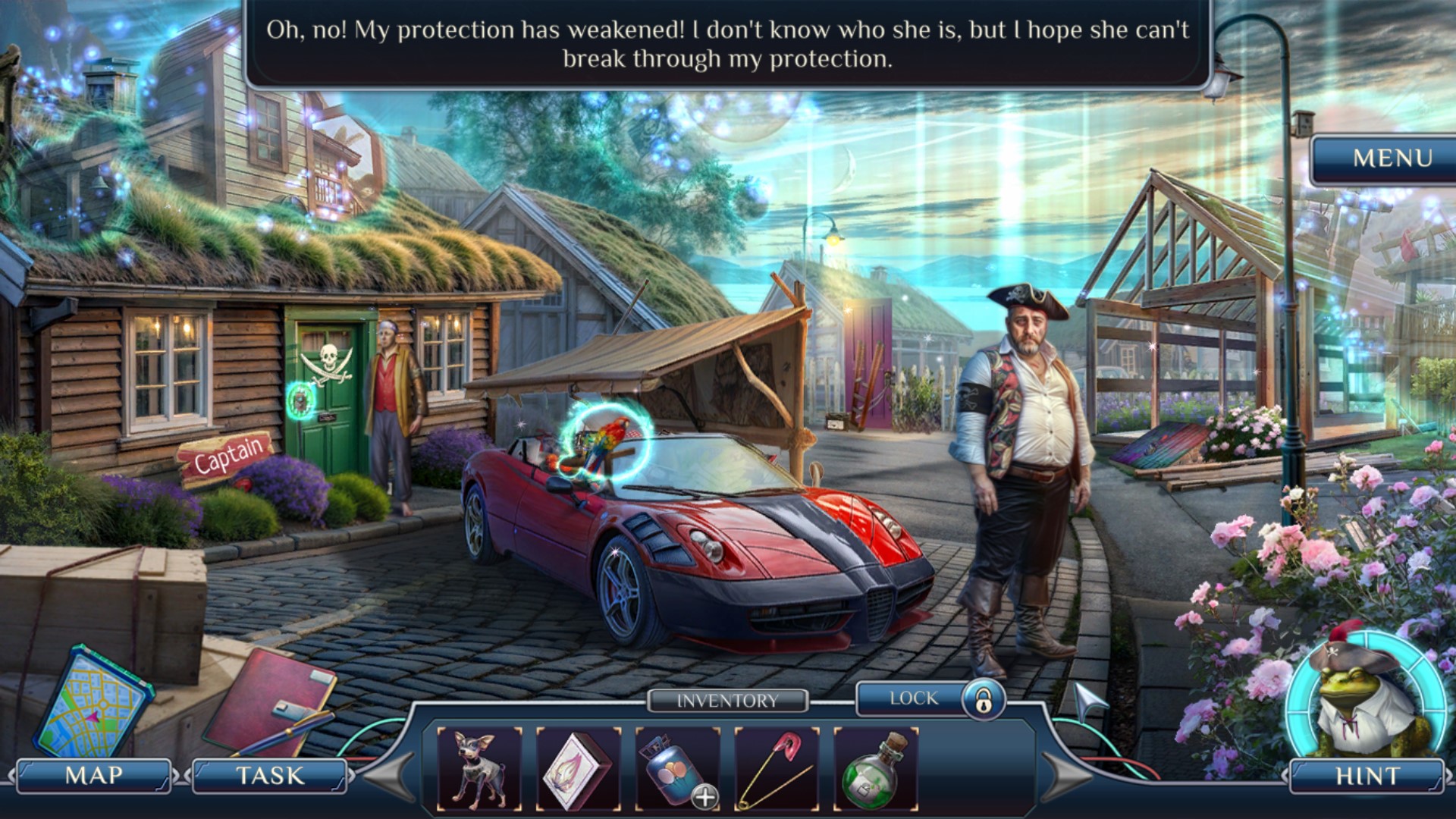Viewport: 1456px width, 819px height.
Task: Open the TASK journal
Action: tap(270, 776)
